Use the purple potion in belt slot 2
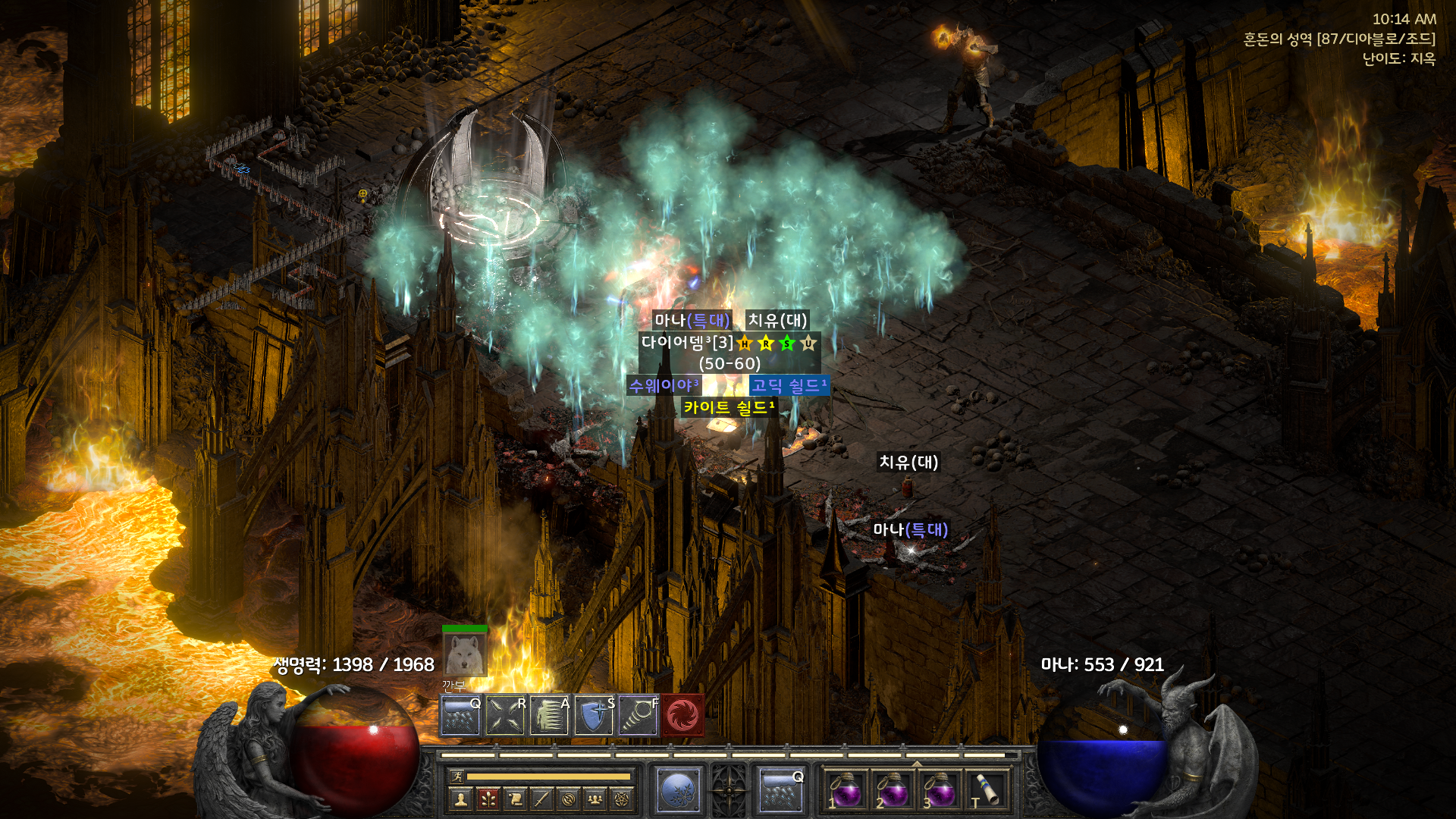This screenshot has width=1456, height=819. click(893, 790)
